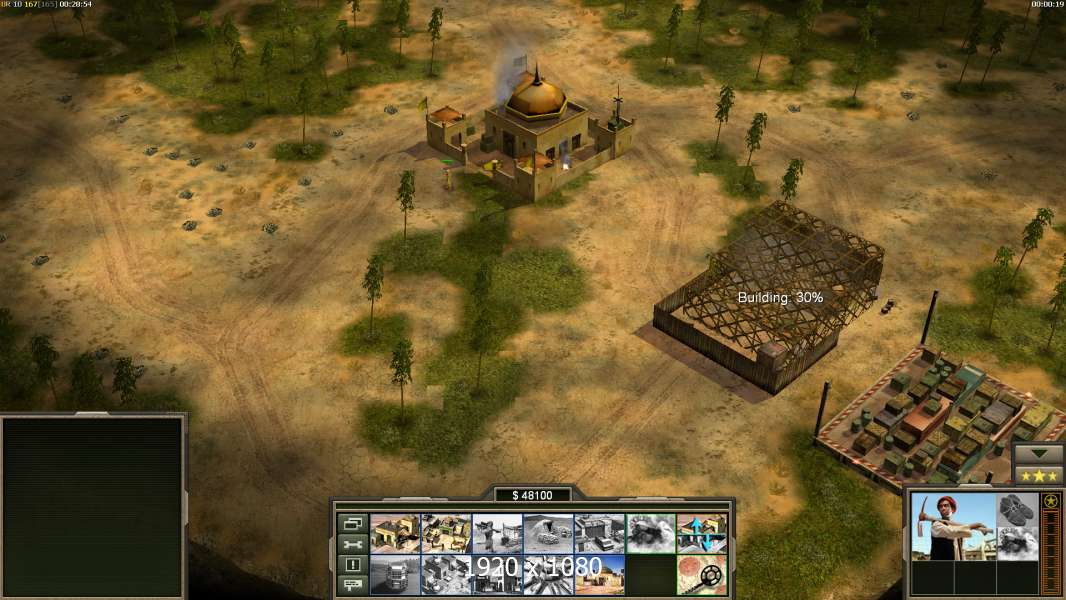1066x600 pixels.
Task: Click the Stinger Site build icon
Action: tap(497, 533)
